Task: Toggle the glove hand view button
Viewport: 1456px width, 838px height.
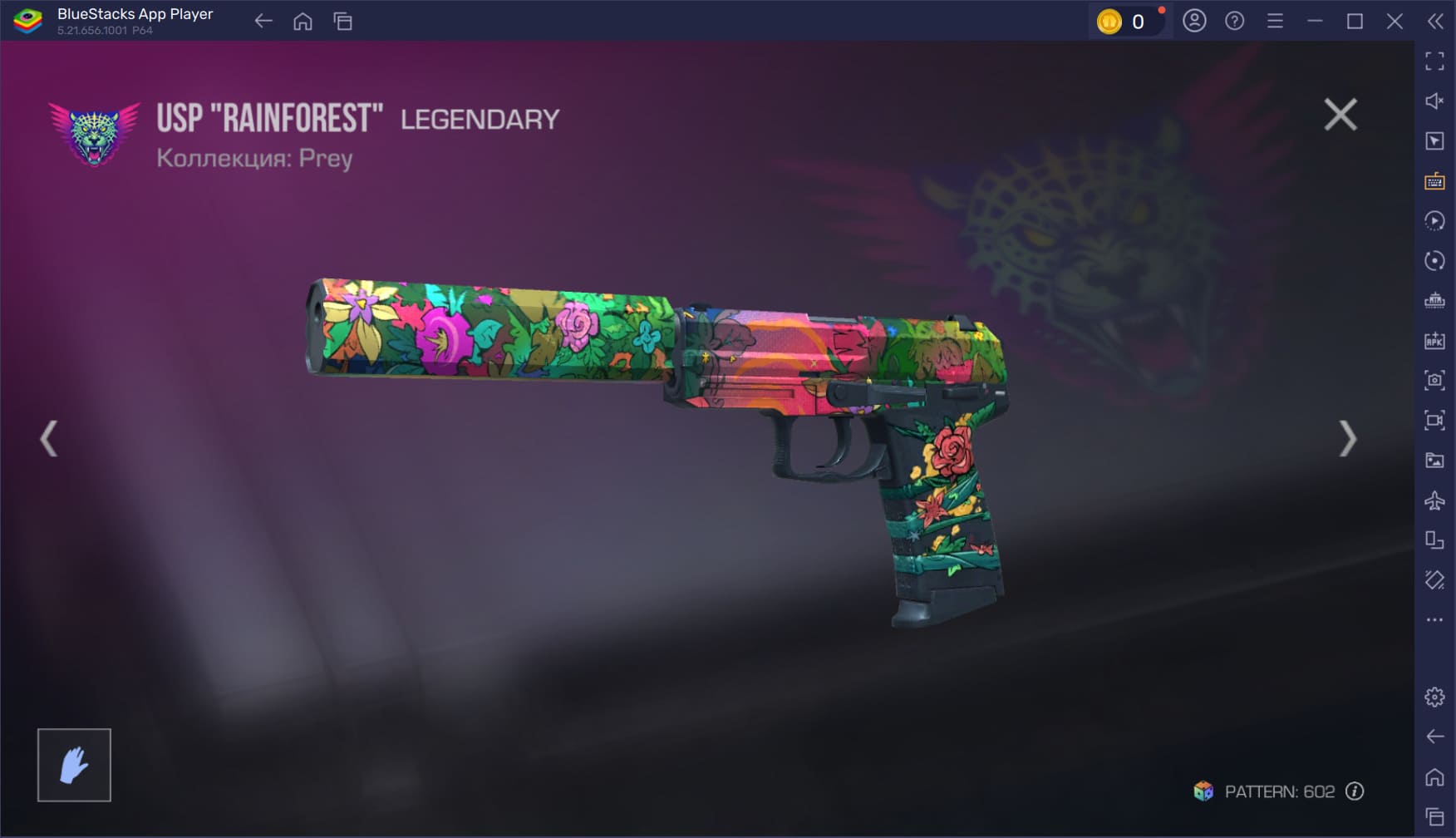Action: 74,765
